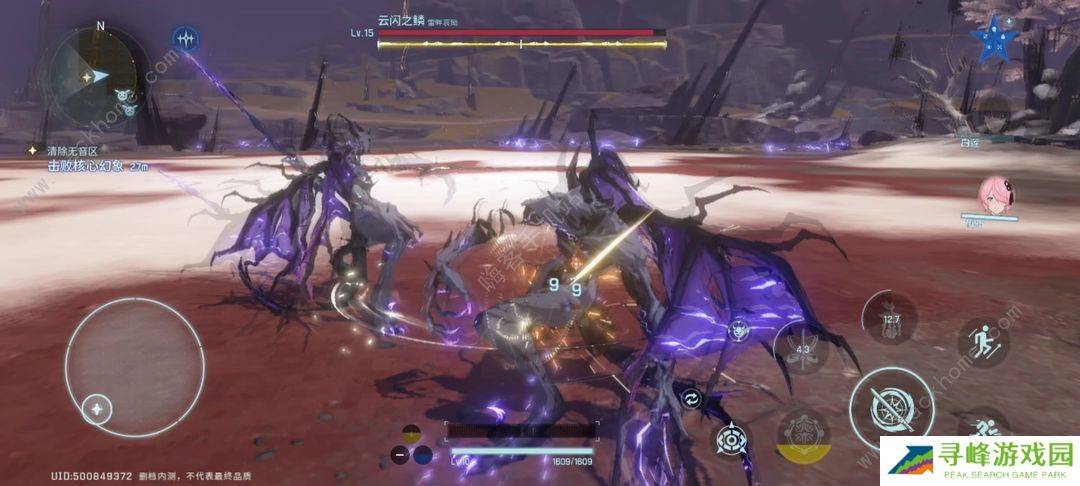Toggle the target lock-on crosshair icon

(x=733, y=439)
